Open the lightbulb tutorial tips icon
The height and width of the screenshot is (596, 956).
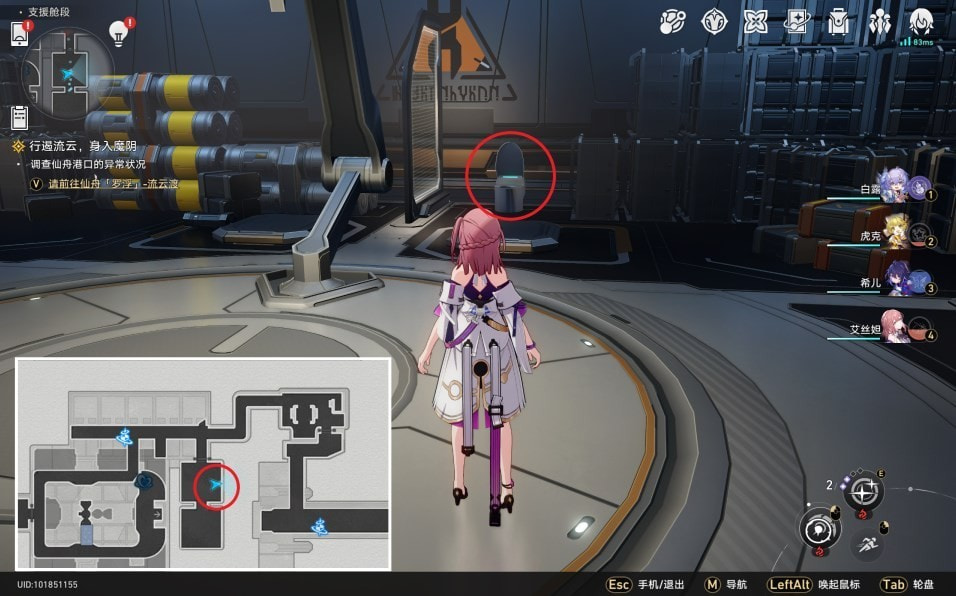[x=119, y=33]
